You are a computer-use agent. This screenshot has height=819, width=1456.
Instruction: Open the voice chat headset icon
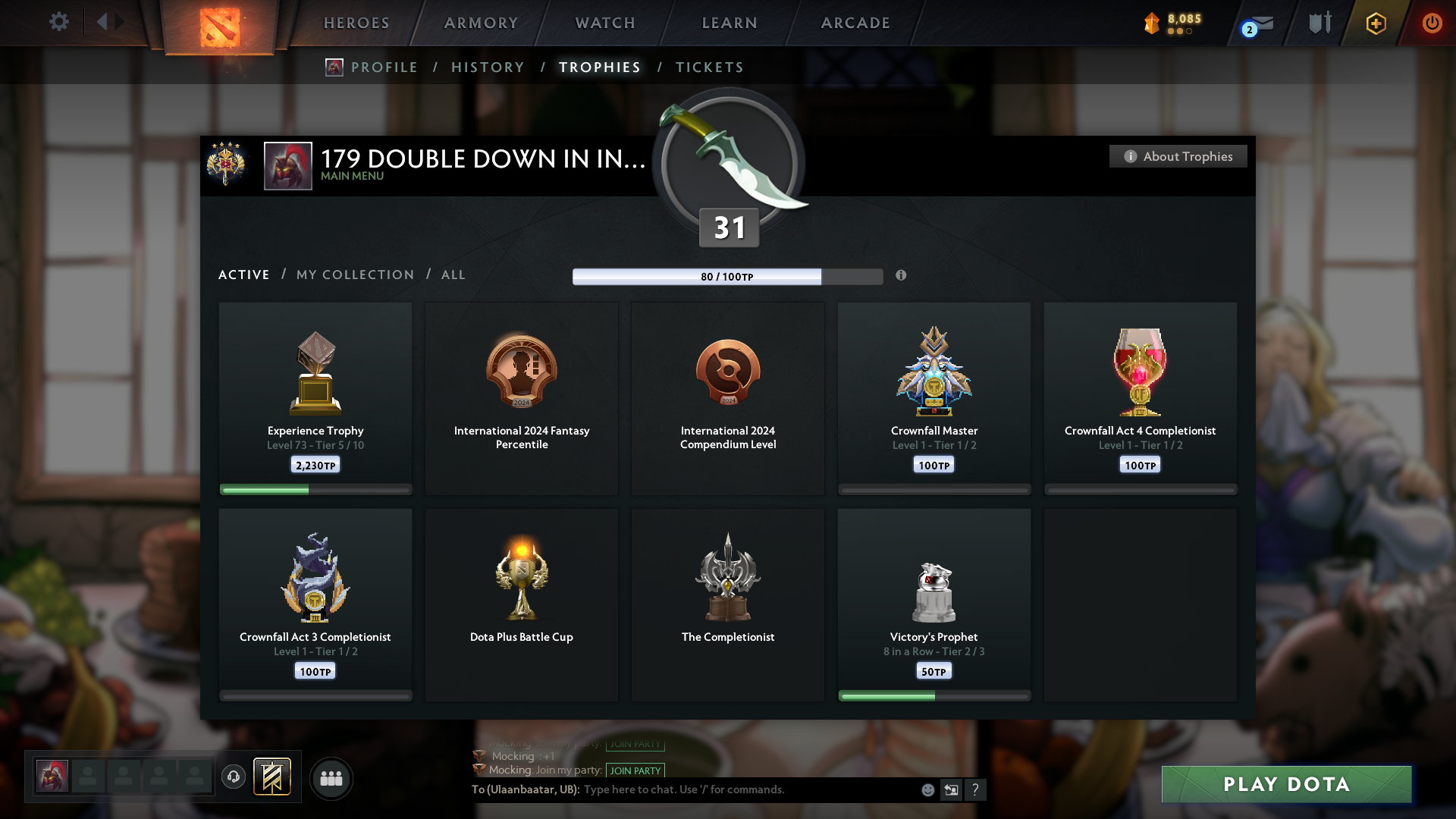pyautogui.click(x=234, y=777)
